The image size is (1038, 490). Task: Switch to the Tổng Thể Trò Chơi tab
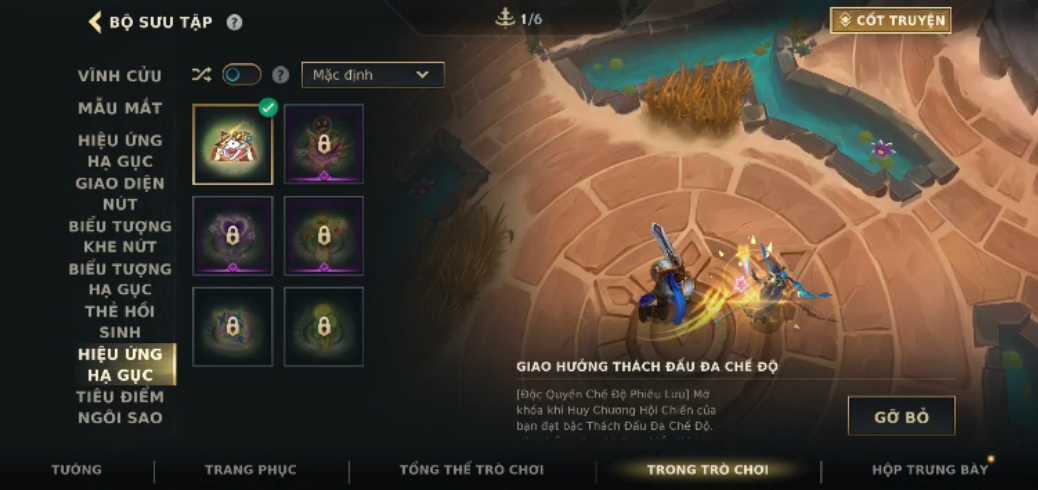point(472,469)
